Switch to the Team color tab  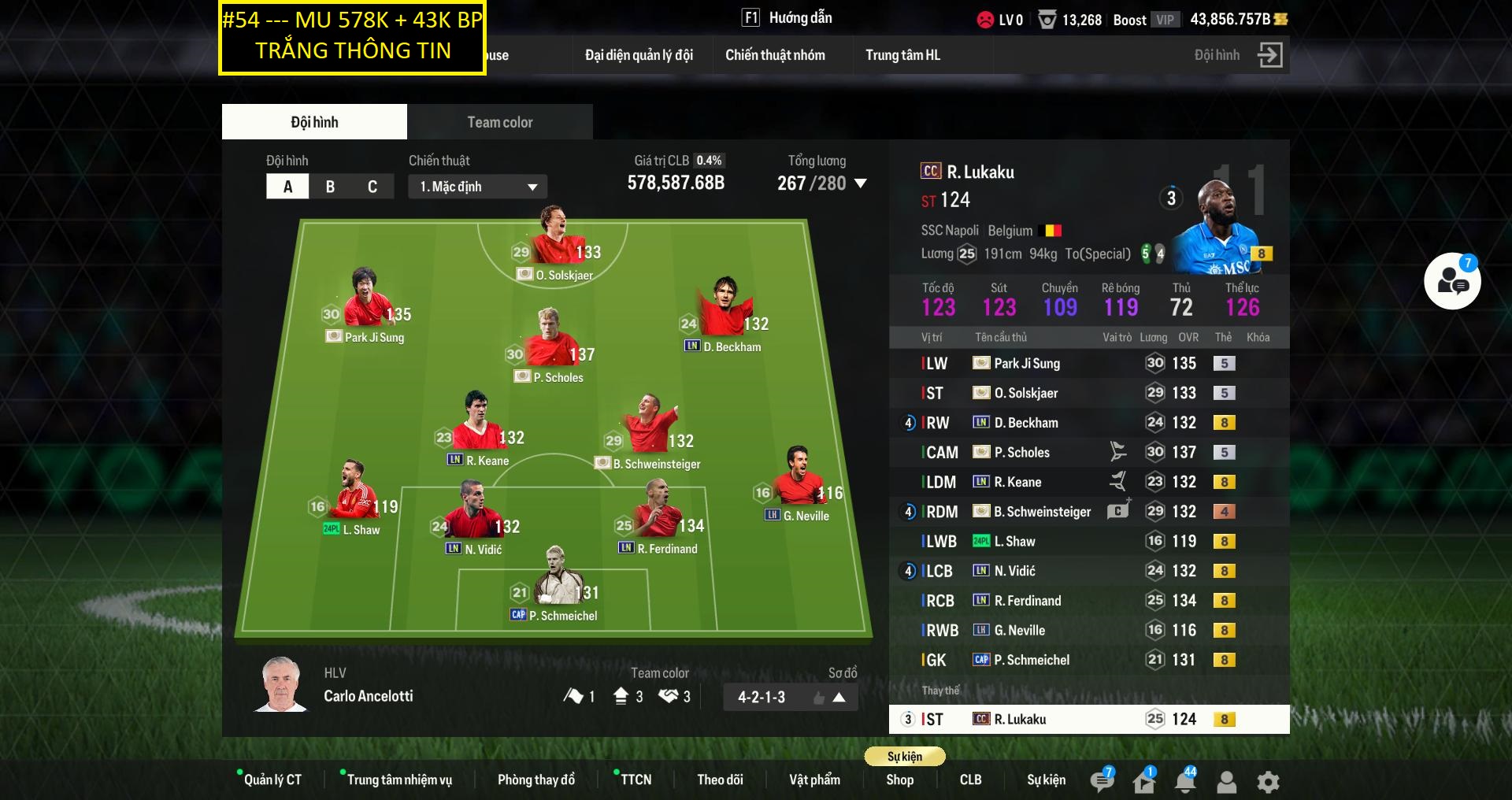tap(499, 121)
